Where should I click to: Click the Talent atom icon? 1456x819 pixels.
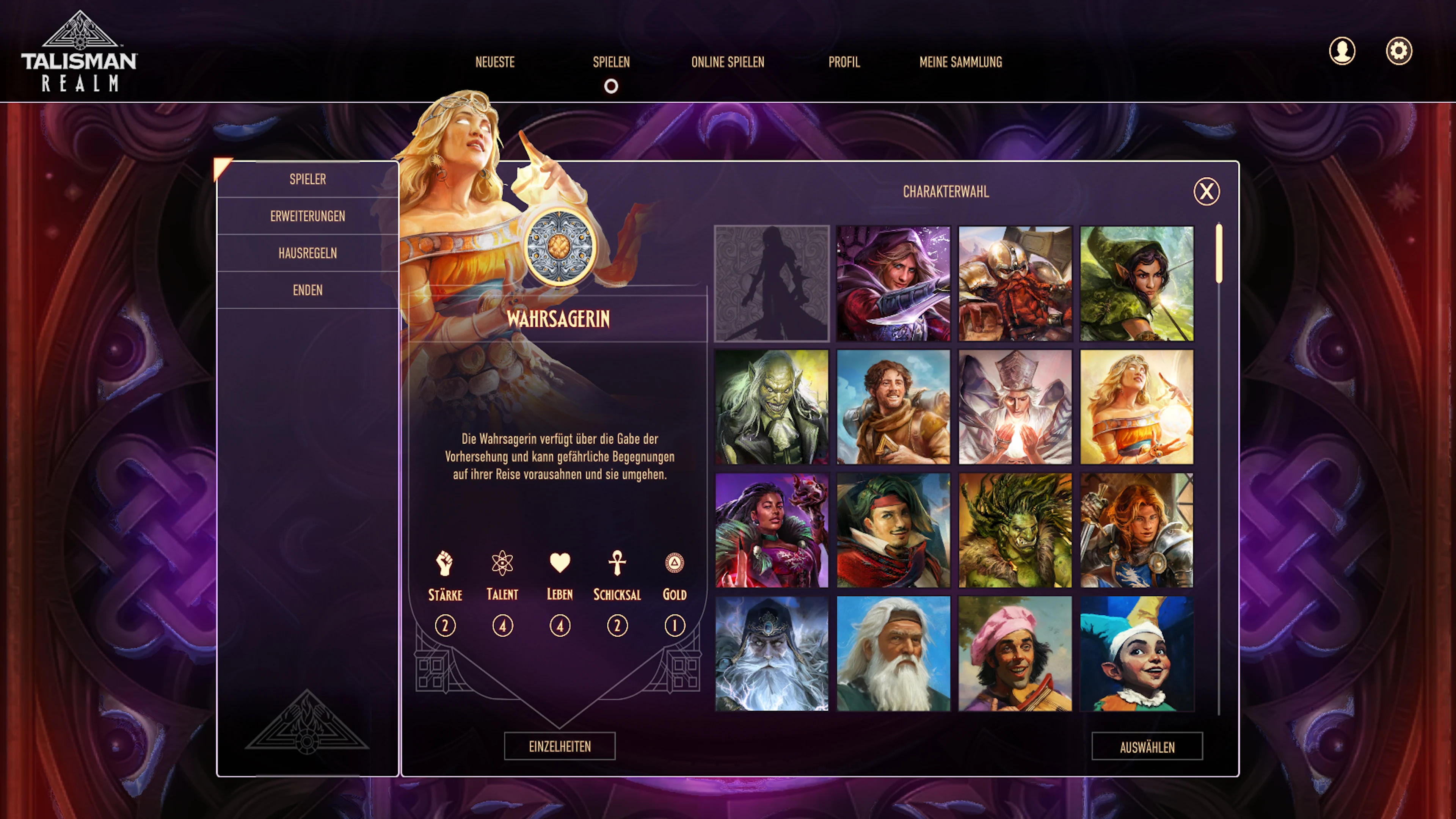pos(502,562)
